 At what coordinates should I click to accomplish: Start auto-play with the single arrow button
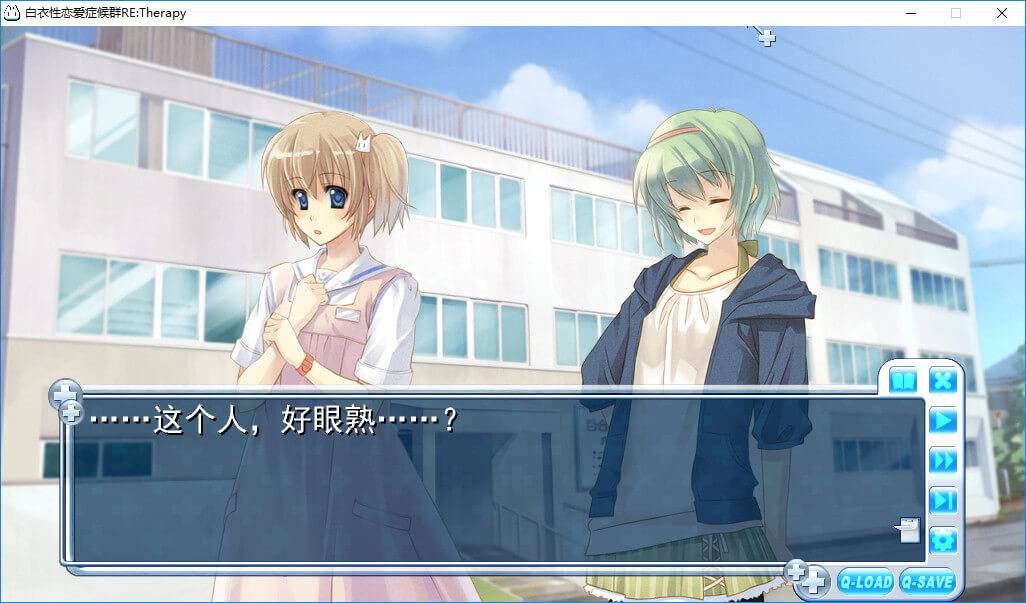pyautogui.click(x=943, y=420)
